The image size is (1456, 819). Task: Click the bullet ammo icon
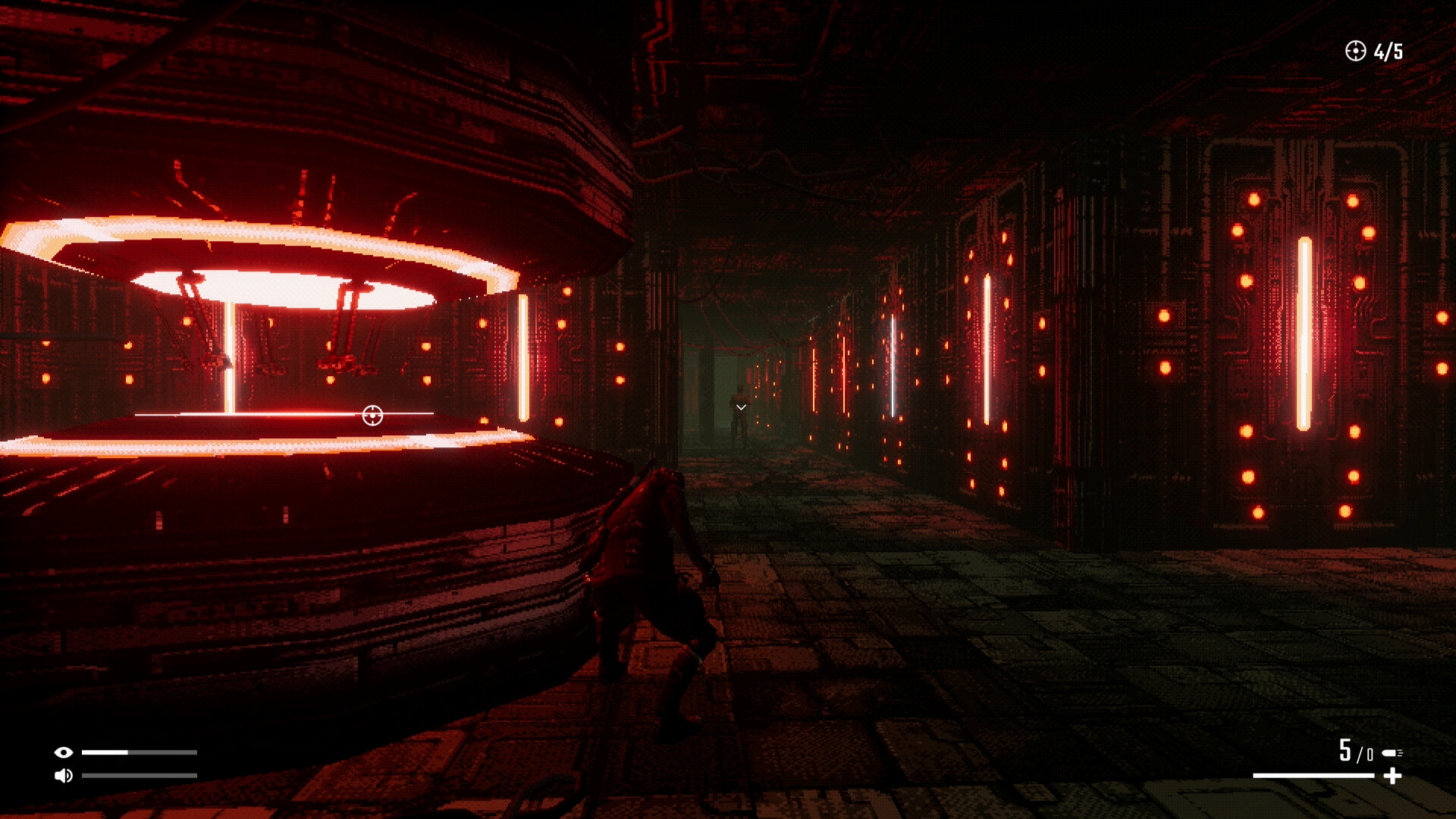point(1392,753)
